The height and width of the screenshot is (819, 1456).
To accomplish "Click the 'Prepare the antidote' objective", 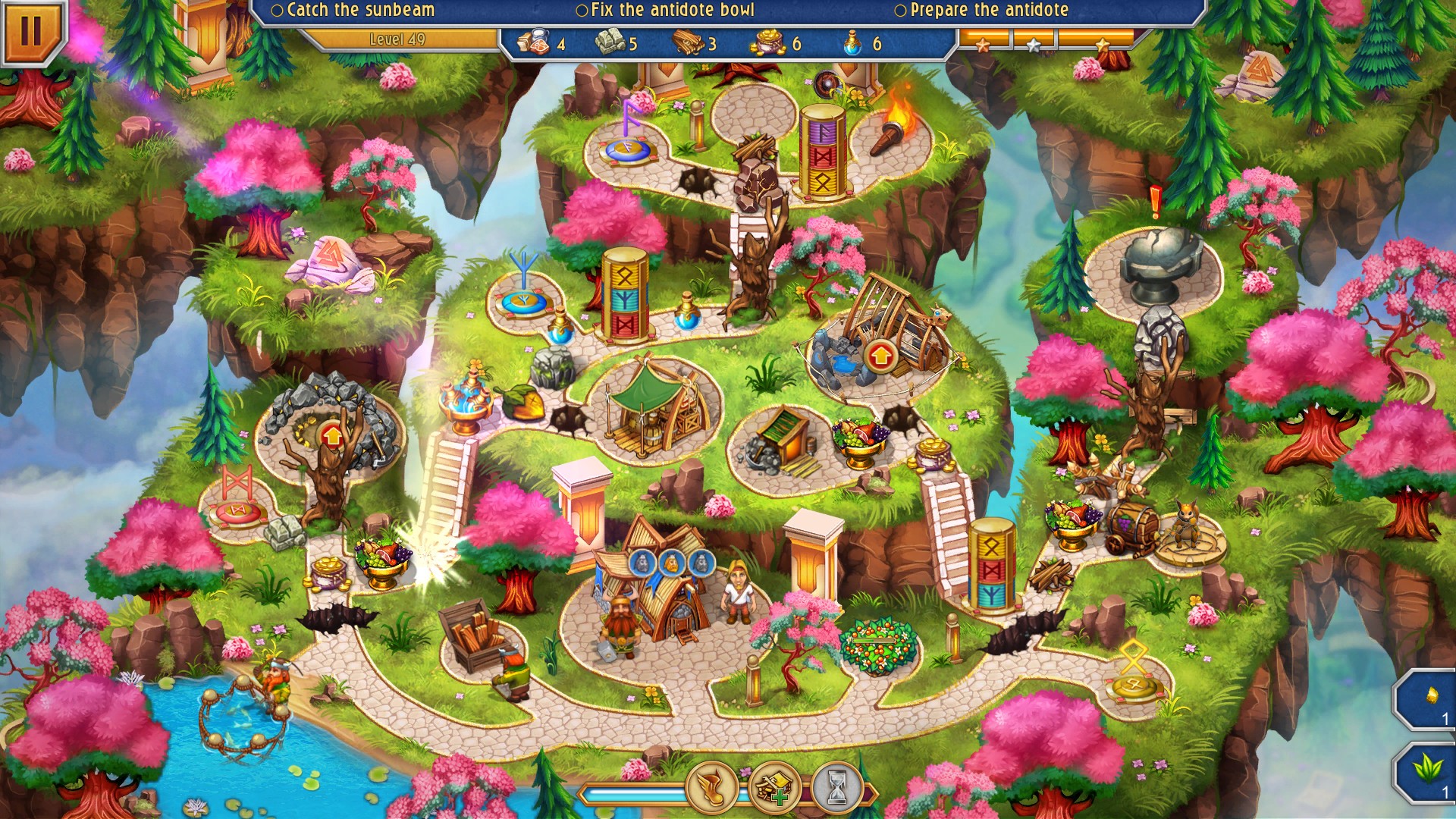I will [x=981, y=11].
